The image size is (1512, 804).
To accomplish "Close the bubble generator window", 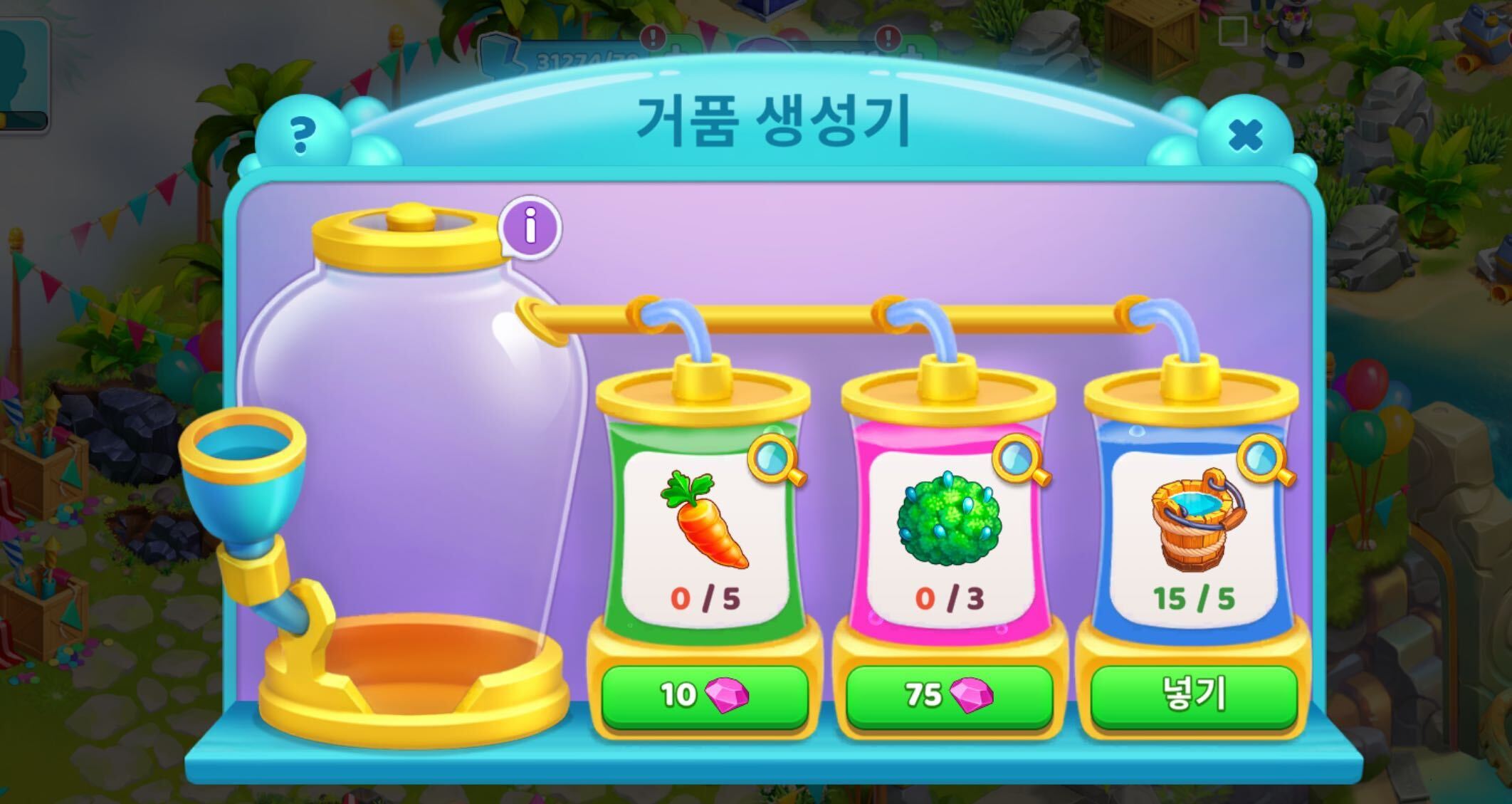I will (x=1245, y=135).
